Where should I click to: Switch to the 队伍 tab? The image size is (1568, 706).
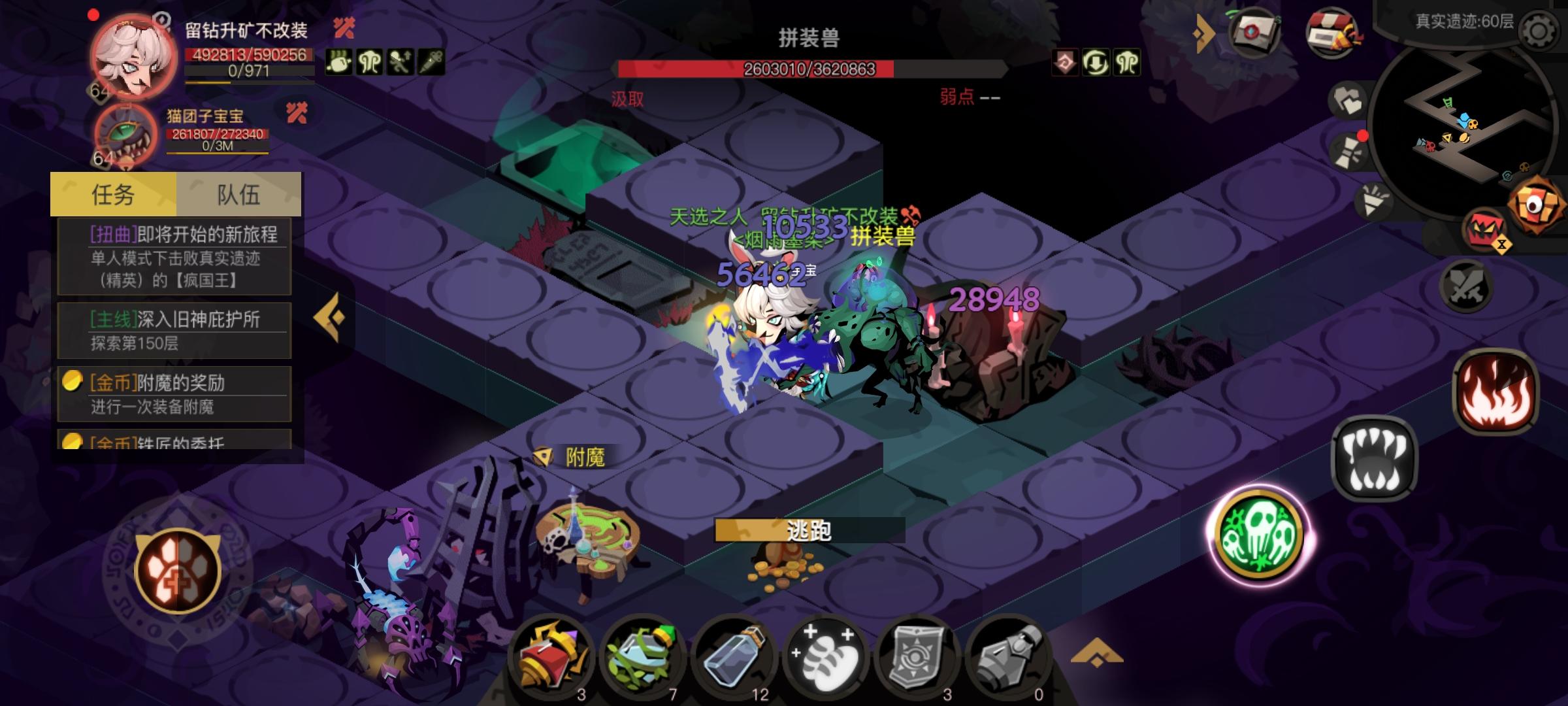click(x=238, y=195)
